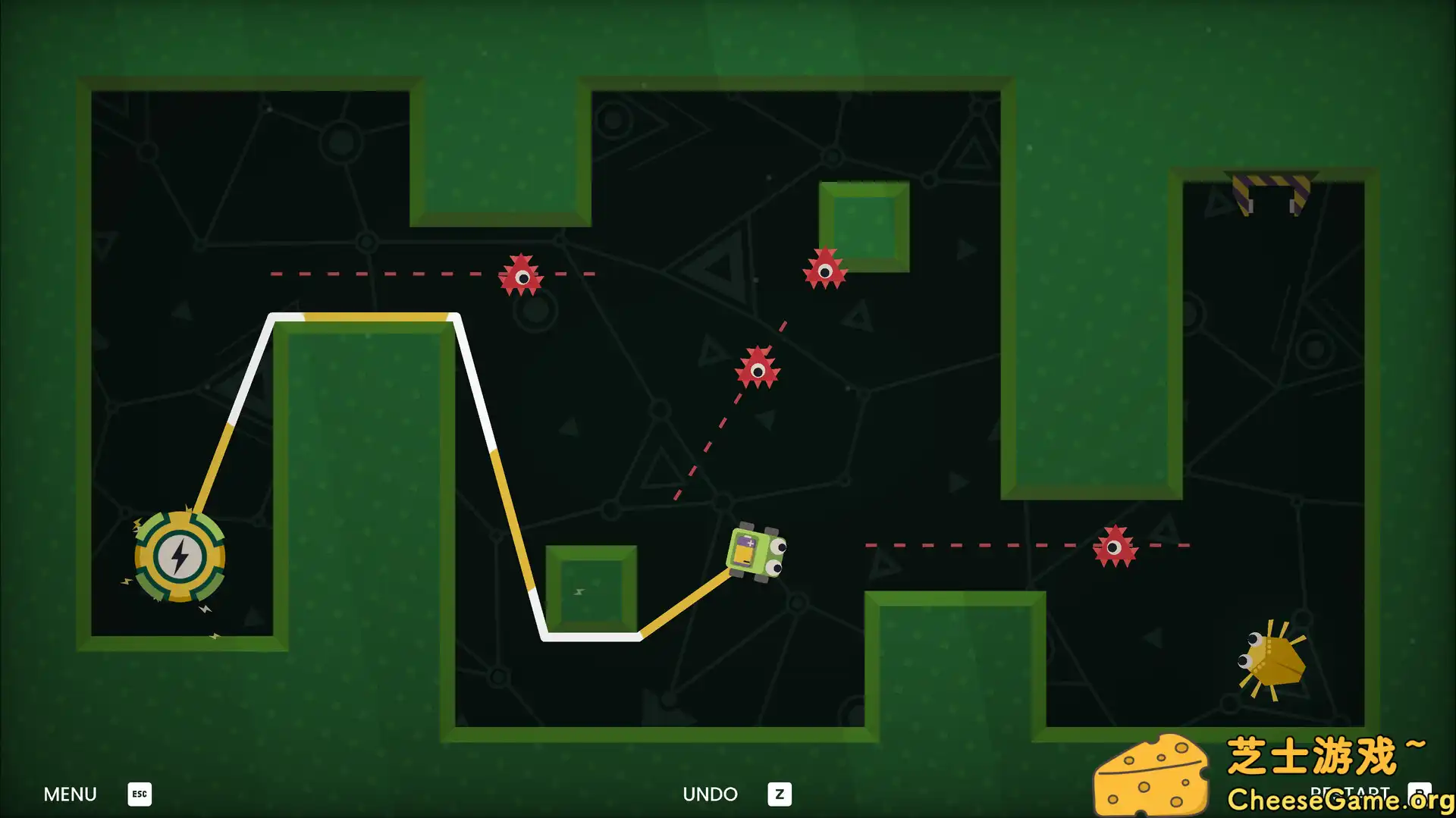1456x818 pixels.
Task: Click UNDO at the bottom center
Action: (711, 794)
